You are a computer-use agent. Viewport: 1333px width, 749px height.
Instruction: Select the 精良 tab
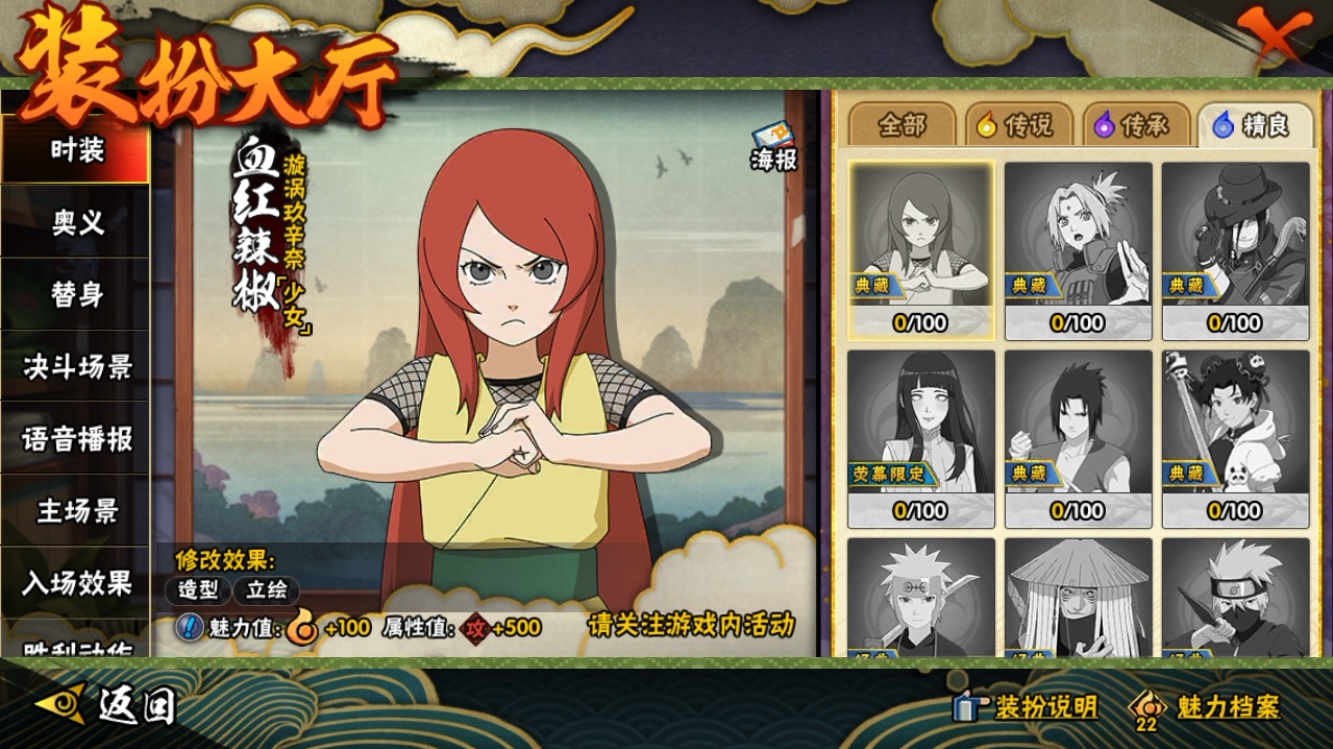[x=1251, y=125]
